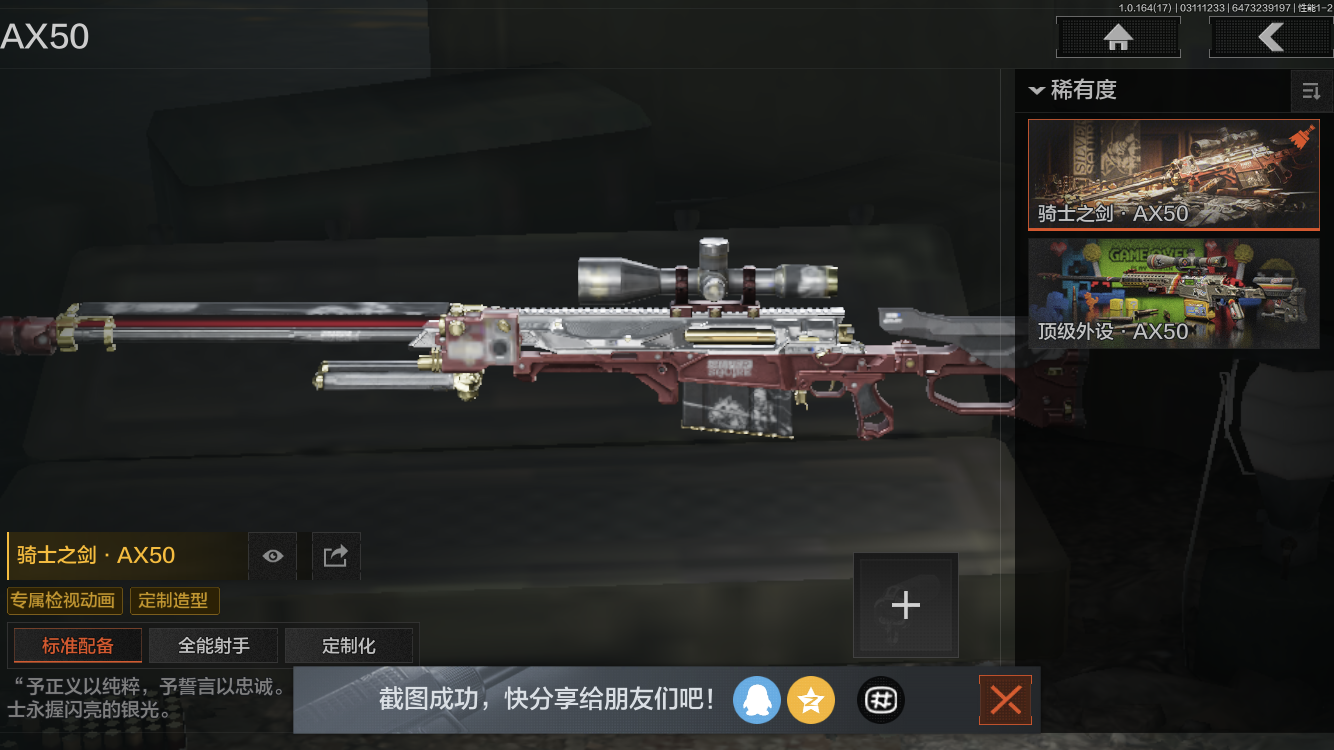
Task: Click the back arrow icon at top right
Action: pyautogui.click(x=1272, y=37)
